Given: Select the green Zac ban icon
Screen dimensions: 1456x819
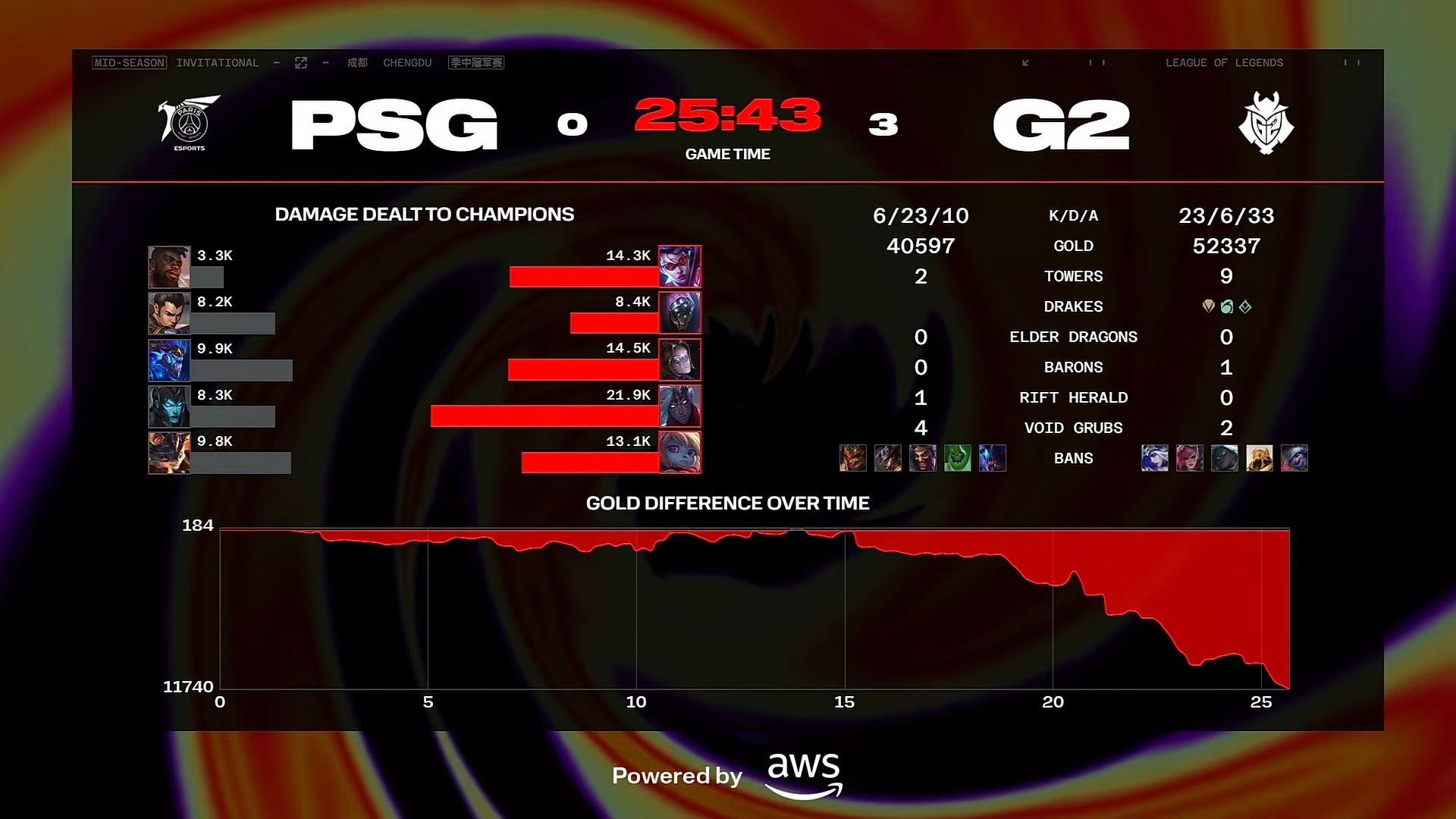Looking at the screenshot, I should [x=959, y=458].
